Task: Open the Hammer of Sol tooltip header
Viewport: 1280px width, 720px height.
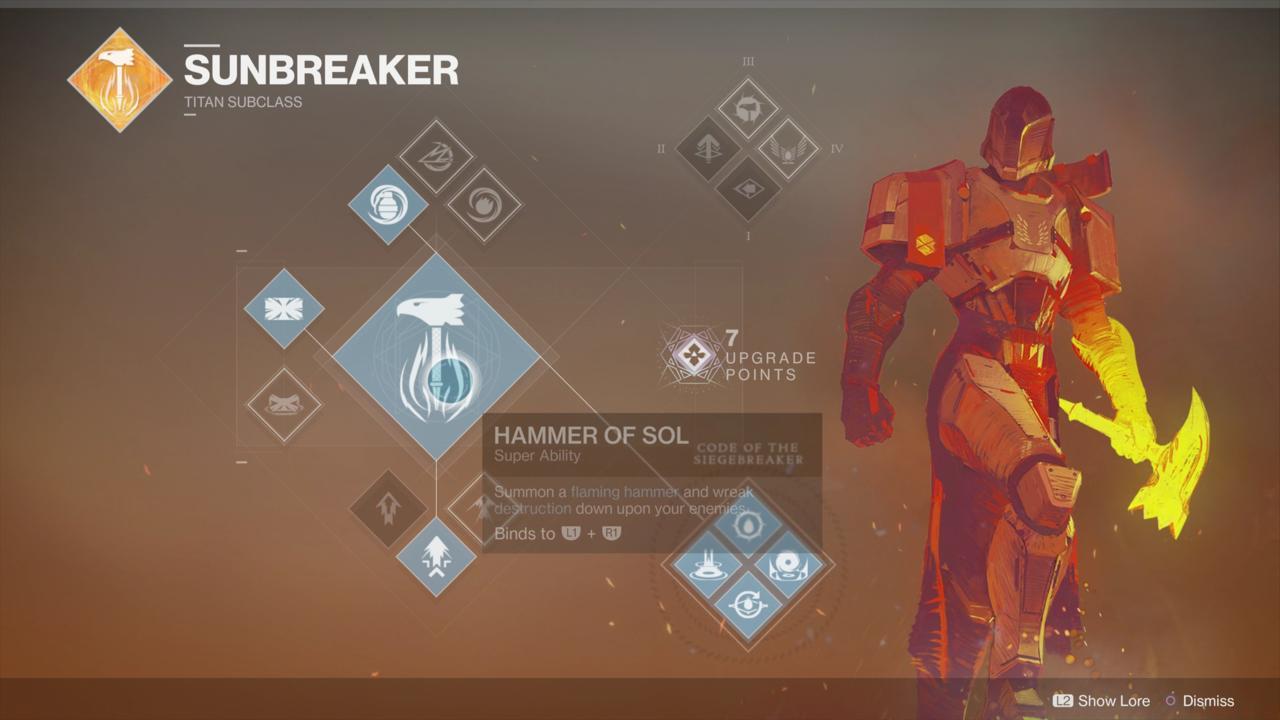Action: point(588,436)
